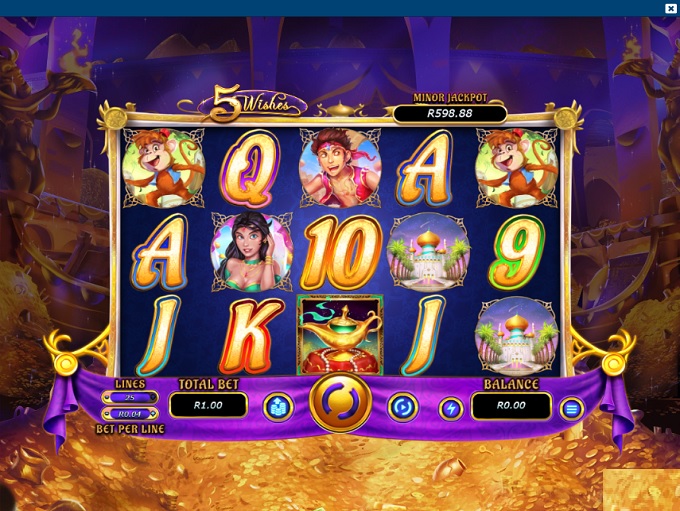Spin the reels with the gold button

[340, 405]
